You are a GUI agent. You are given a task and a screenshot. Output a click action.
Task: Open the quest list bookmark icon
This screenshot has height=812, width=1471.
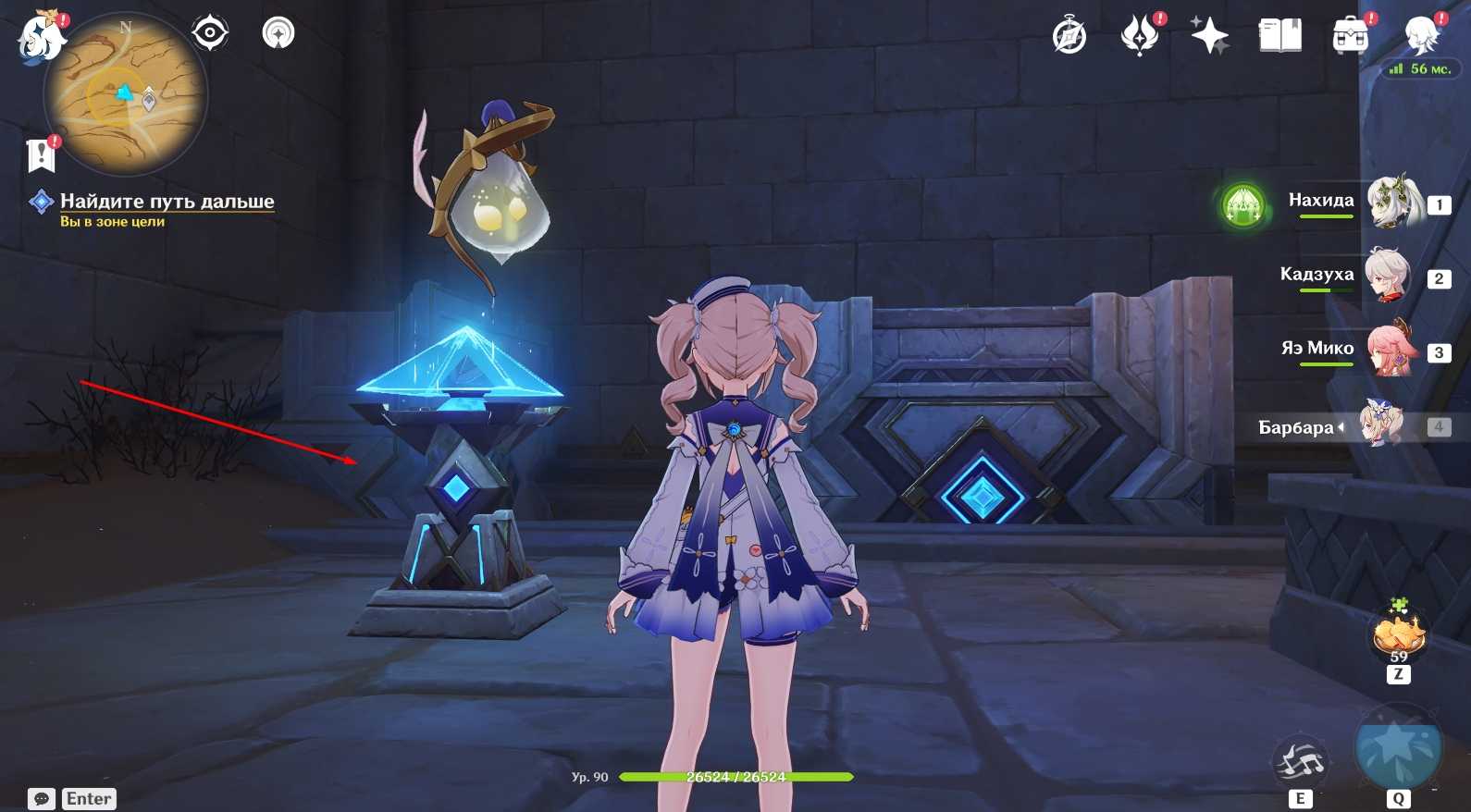[42, 155]
